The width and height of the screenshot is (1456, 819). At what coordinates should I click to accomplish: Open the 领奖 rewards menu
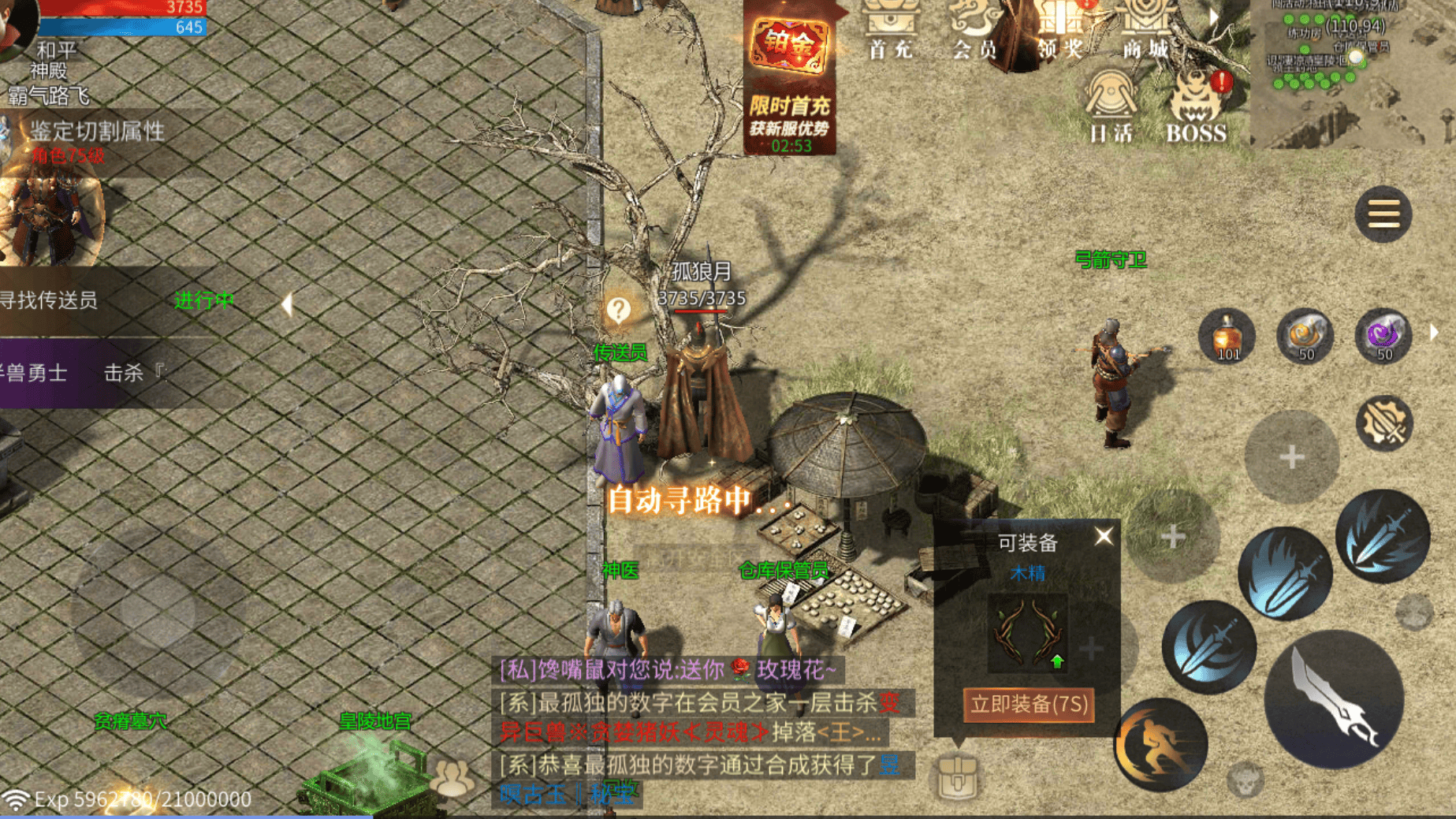coord(1060,32)
